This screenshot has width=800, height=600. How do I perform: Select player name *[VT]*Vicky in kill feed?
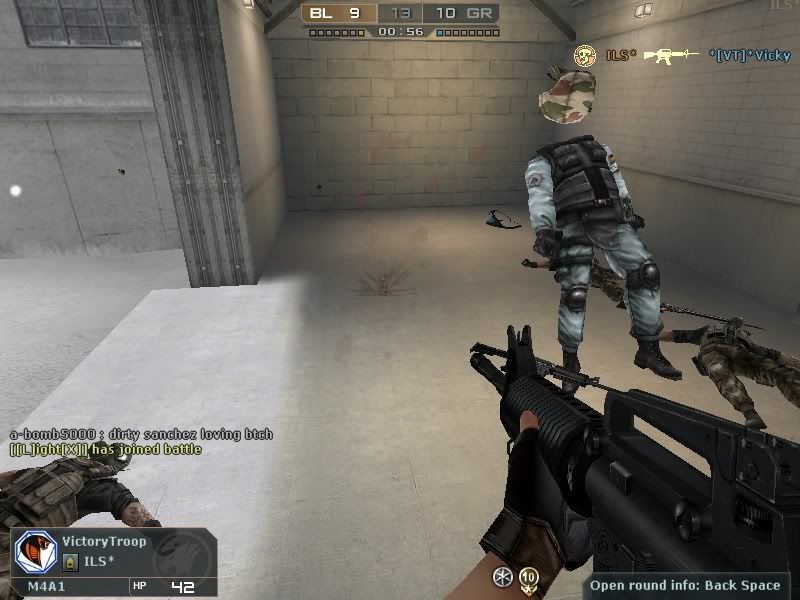pos(749,55)
